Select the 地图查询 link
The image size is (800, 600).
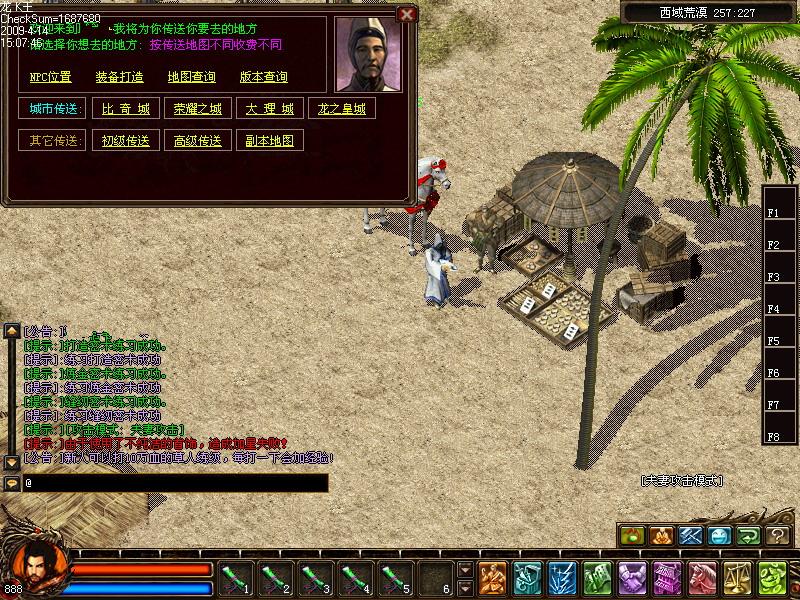[191, 77]
